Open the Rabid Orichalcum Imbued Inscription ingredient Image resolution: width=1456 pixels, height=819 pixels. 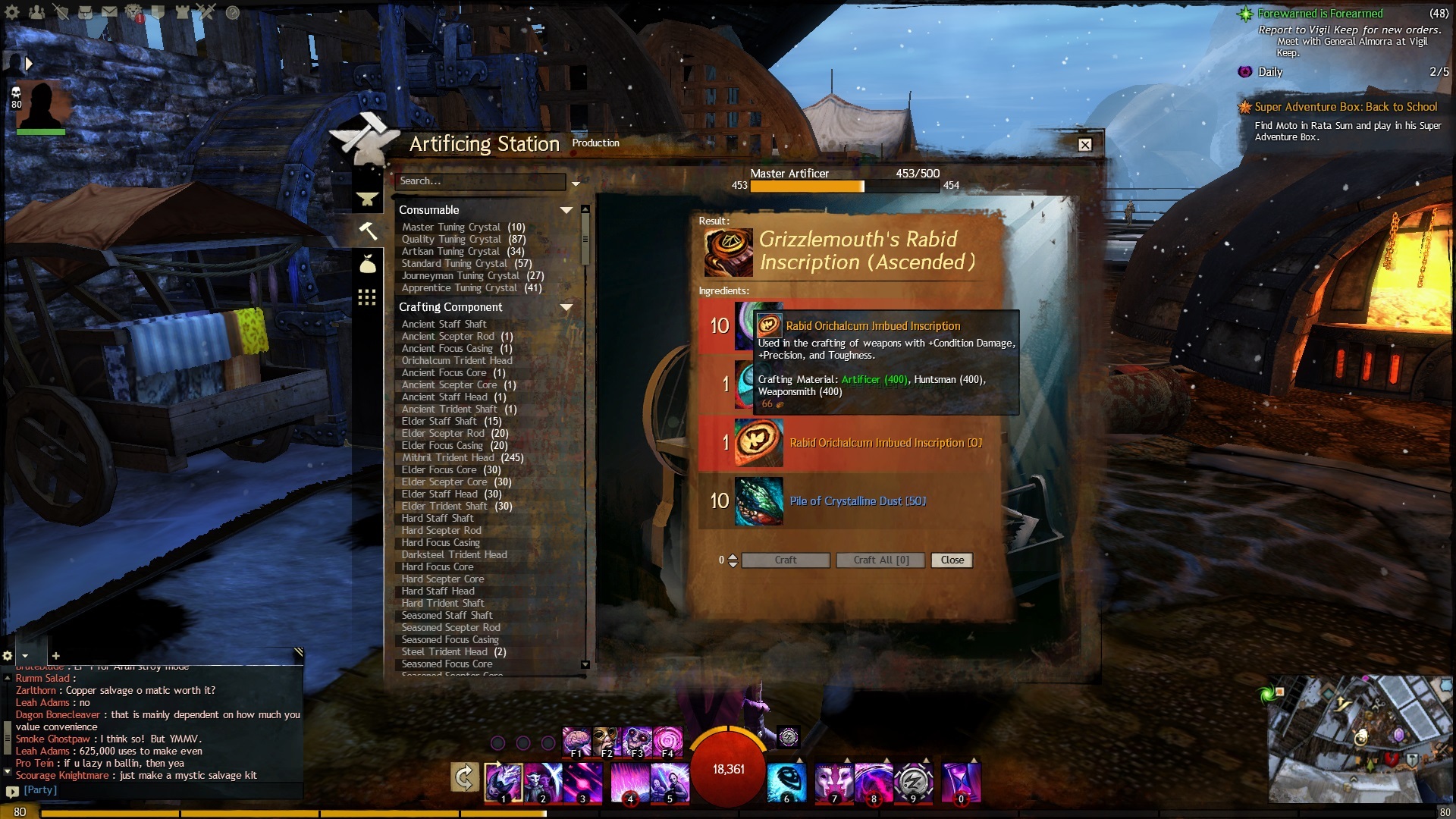(885, 443)
